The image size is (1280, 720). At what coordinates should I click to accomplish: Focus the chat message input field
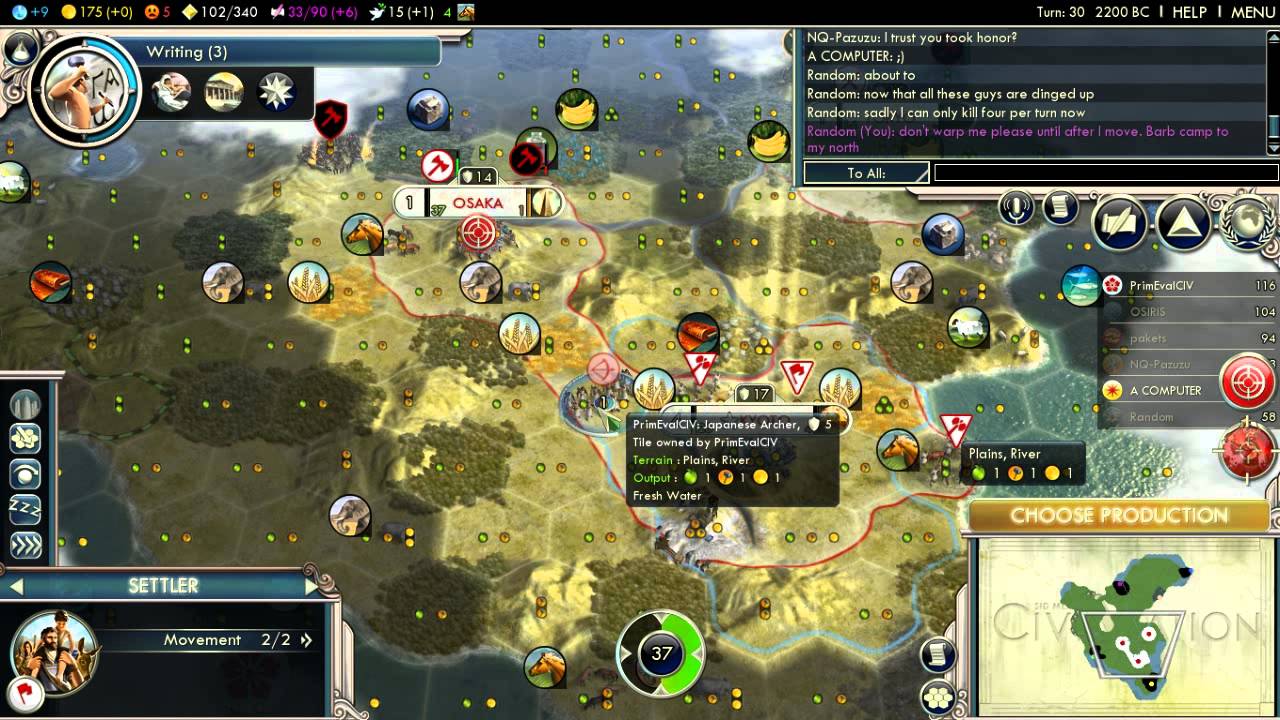(1104, 173)
